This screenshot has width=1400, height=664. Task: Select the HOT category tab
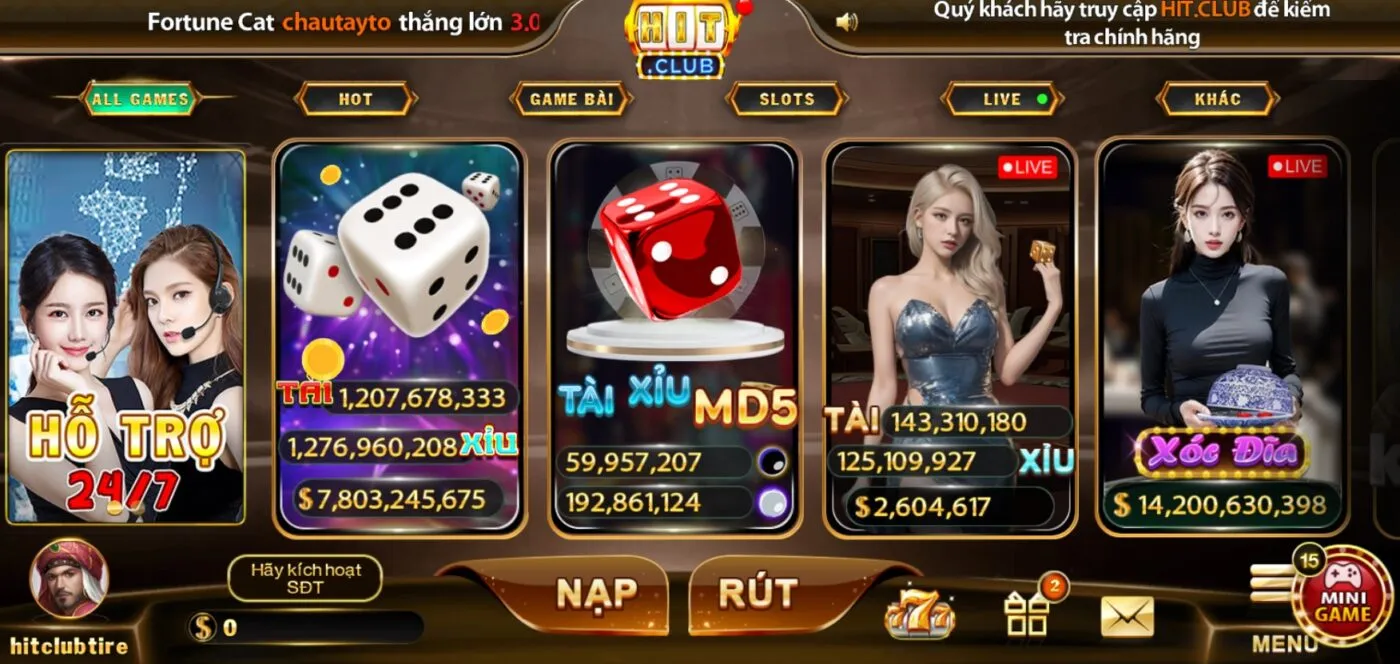355,99
